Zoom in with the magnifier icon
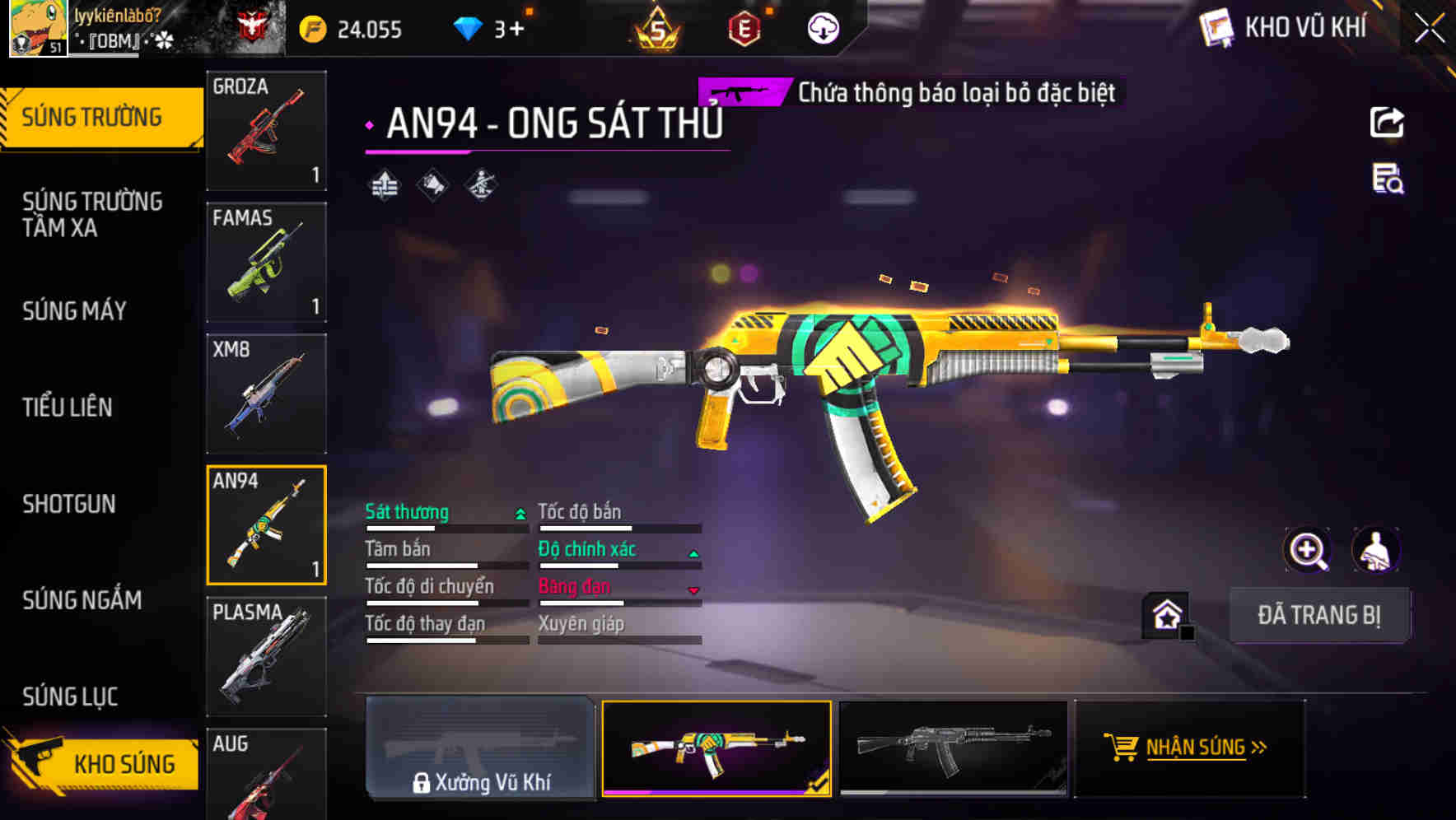This screenshot has height=820, width=1456. click(1307, 550)
